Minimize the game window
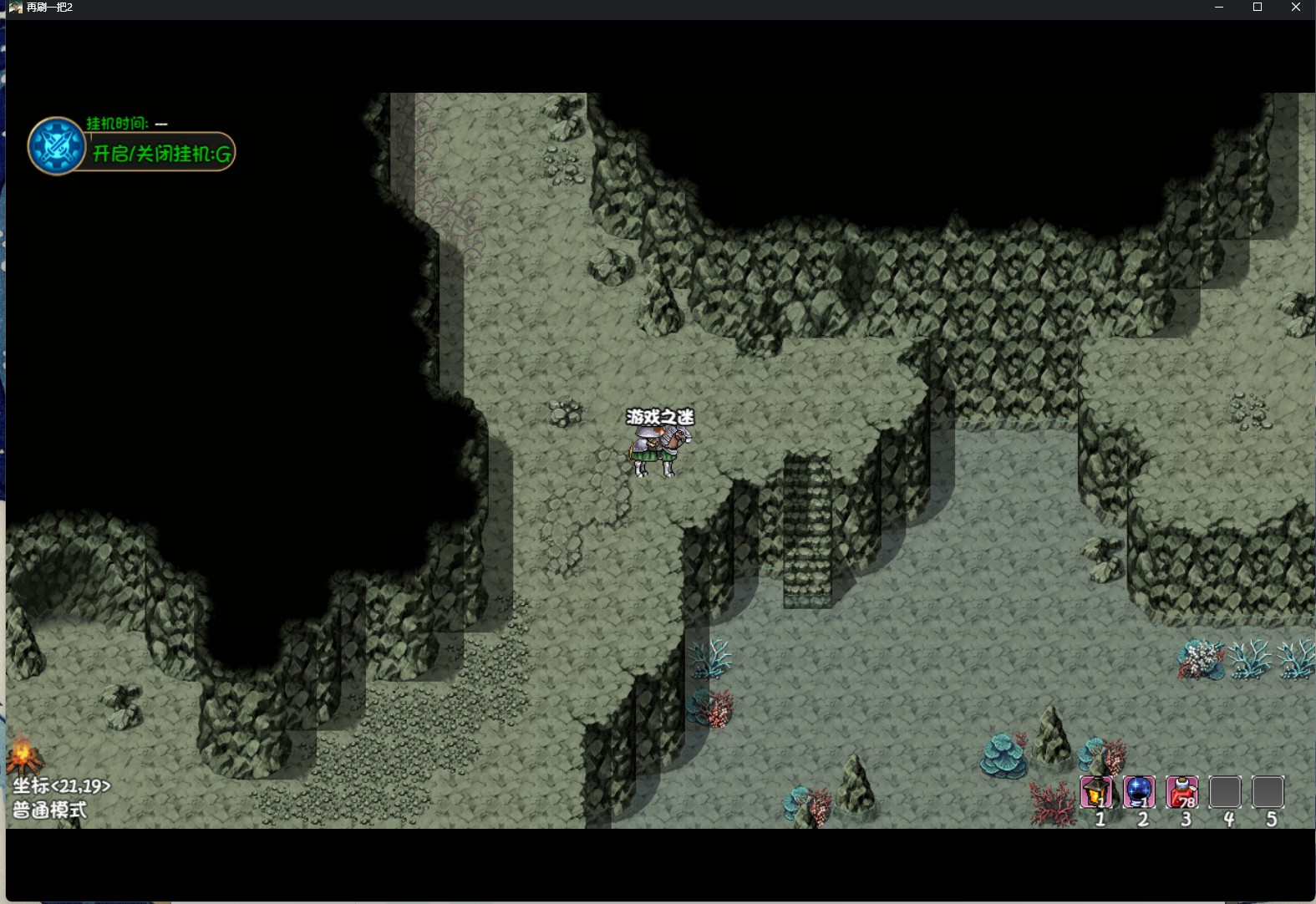Image resolution: width=1316 pixels, height=904 pixels. pyautogui.click(x=1219, y=8)
